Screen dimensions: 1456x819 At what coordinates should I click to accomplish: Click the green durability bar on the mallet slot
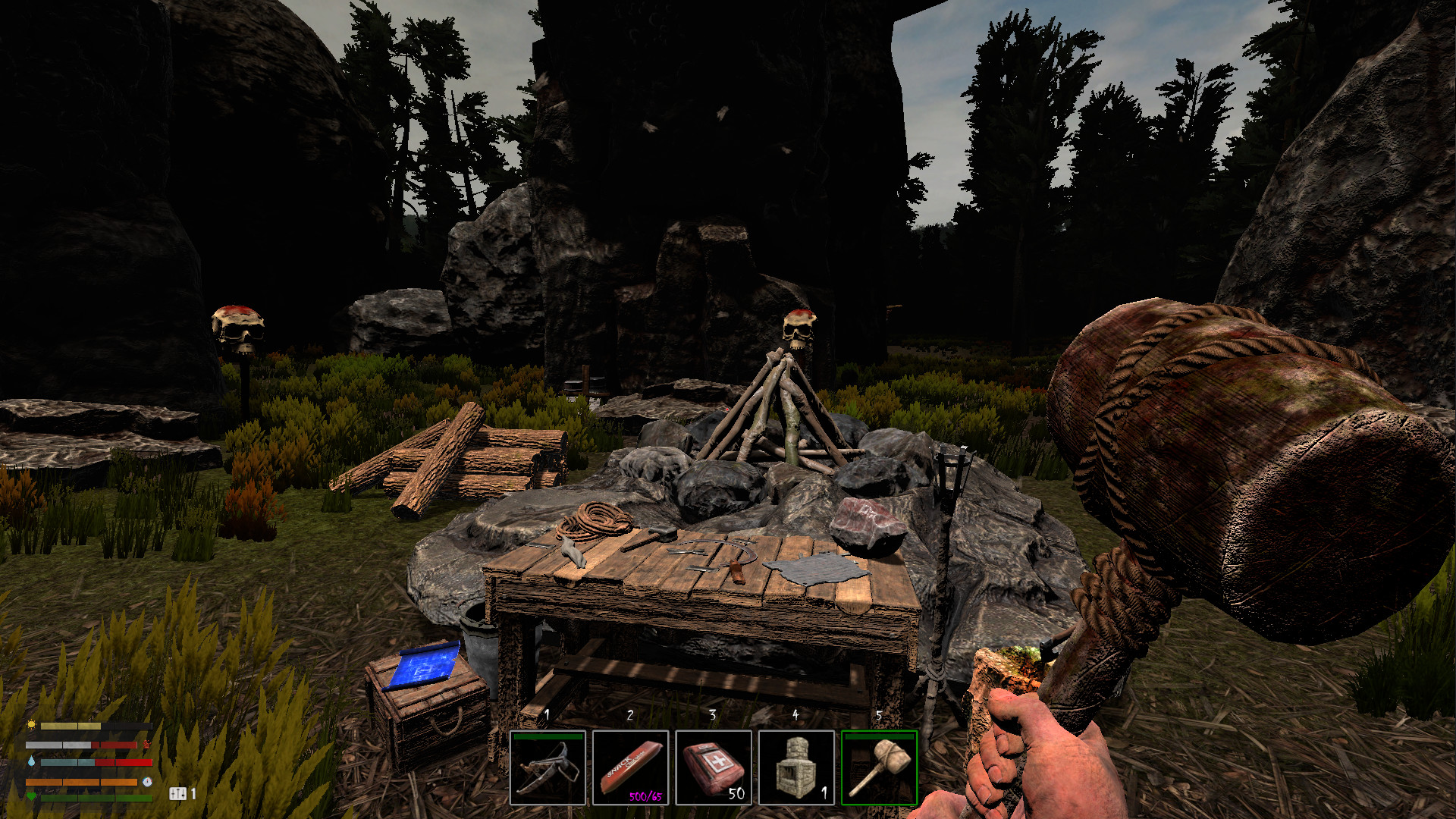tap(878, 736)
